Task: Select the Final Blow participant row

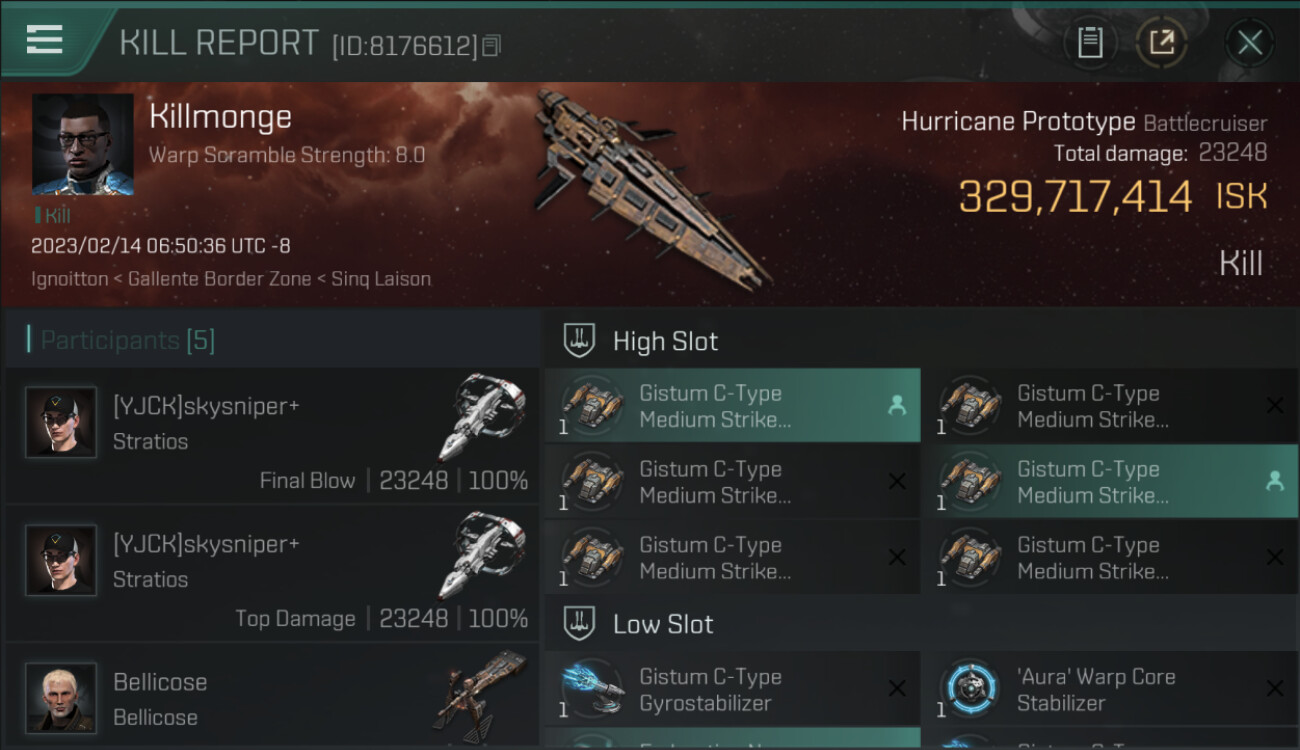Action: coord(272,436)
